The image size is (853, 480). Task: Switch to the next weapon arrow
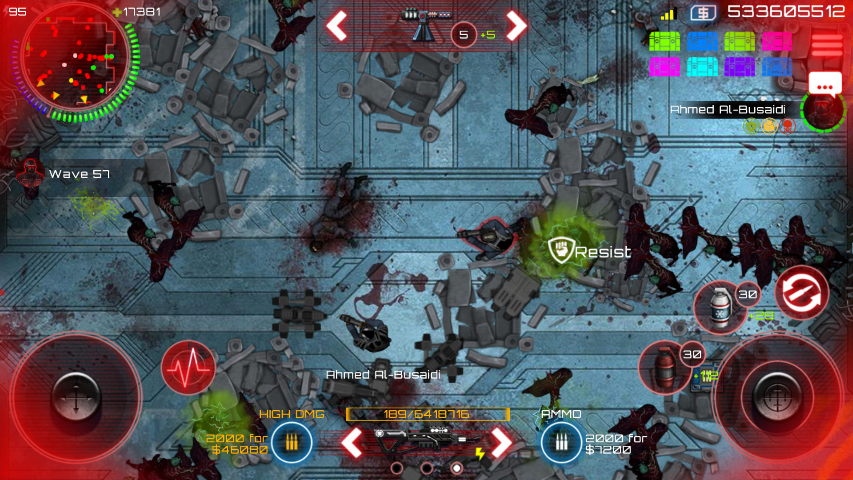[x=500, y=440]
